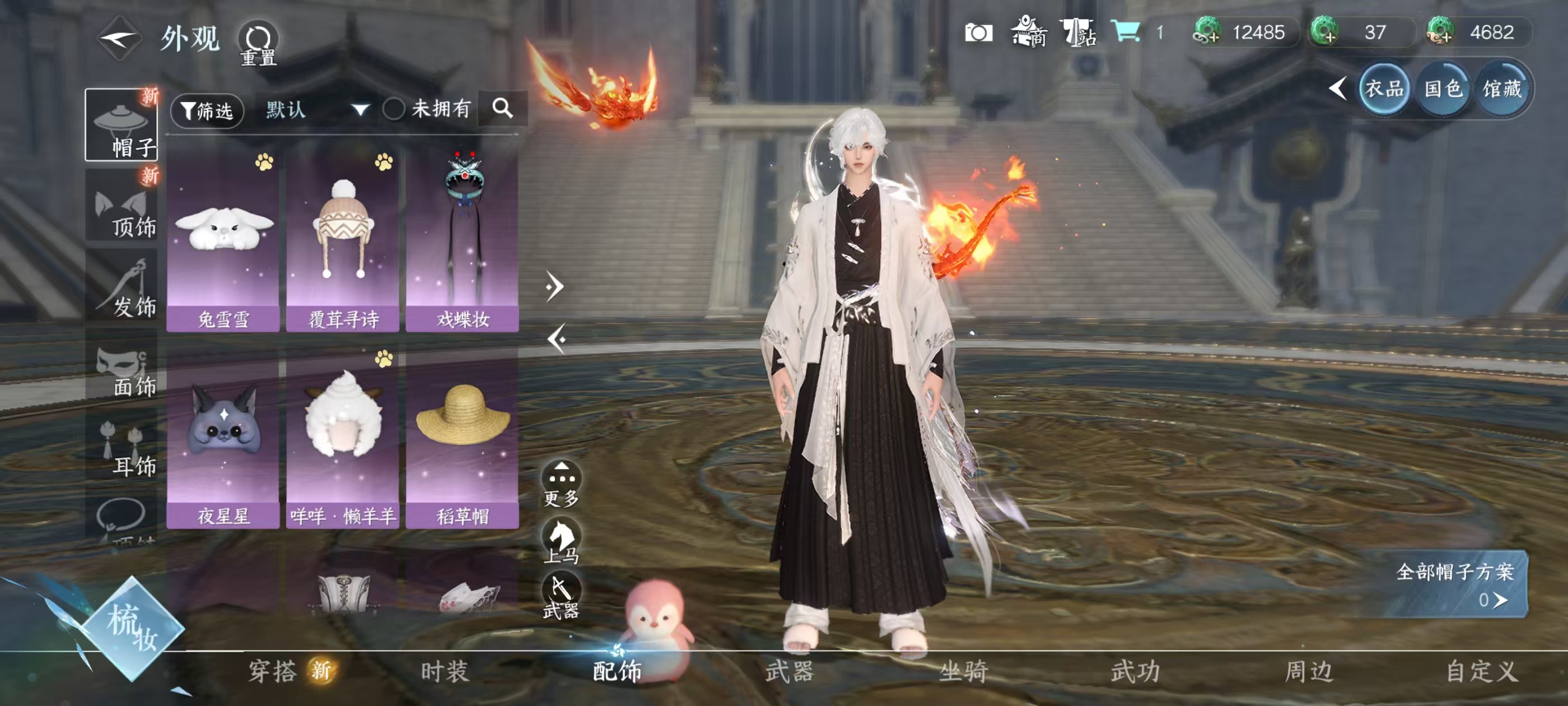
Task: Open the magnifier search
Action: click(x=503, y=109)
